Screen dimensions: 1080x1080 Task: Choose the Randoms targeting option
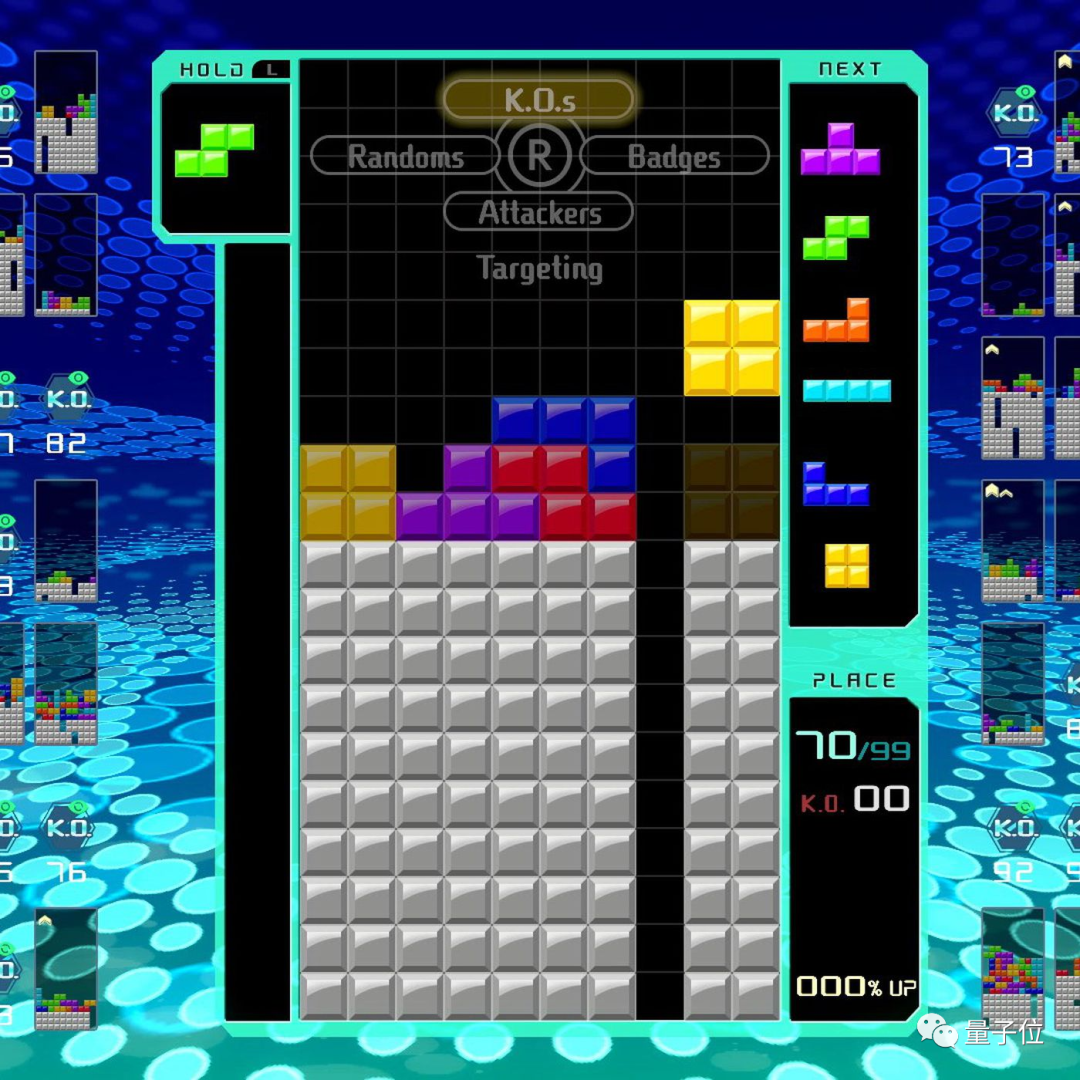pyautogui.click(x=405, y=156)
